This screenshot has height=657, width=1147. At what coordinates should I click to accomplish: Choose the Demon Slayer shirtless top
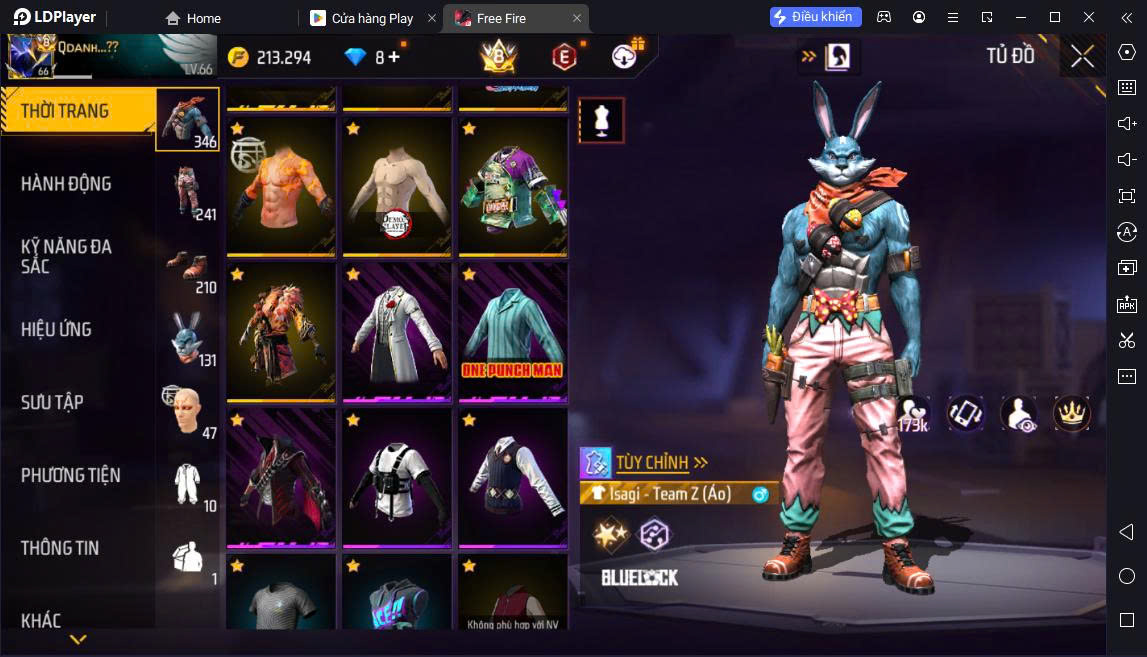[397, 185]
